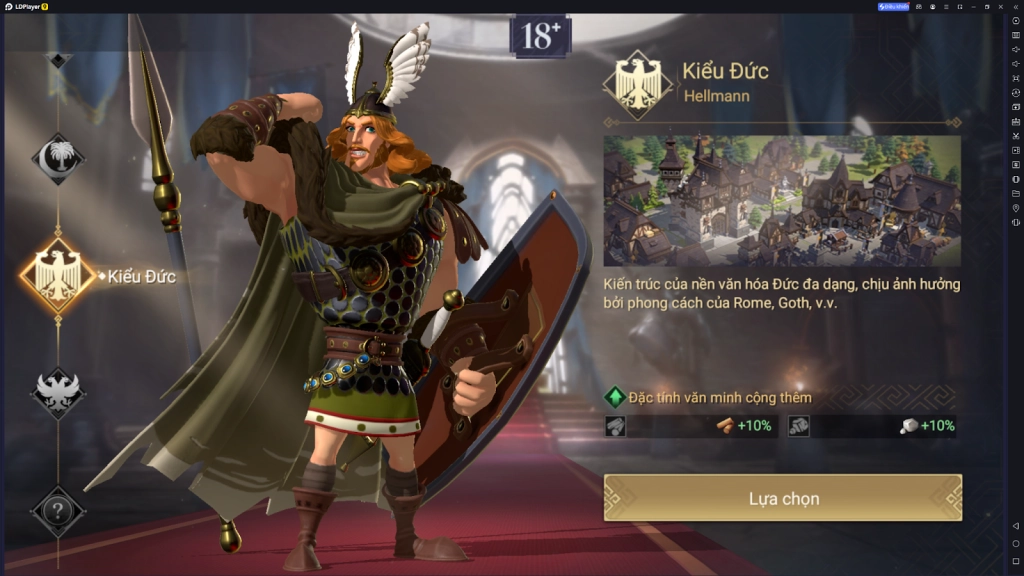View the German village architecture preview
The width and height of the screenshot is (1024, 576).
coord(782,200)
